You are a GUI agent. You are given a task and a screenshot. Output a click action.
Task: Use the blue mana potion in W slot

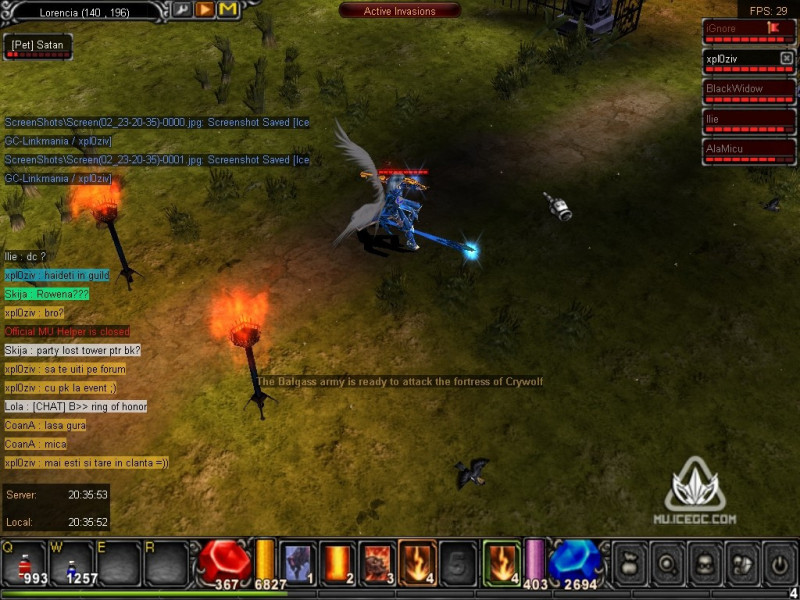(71, 563)
